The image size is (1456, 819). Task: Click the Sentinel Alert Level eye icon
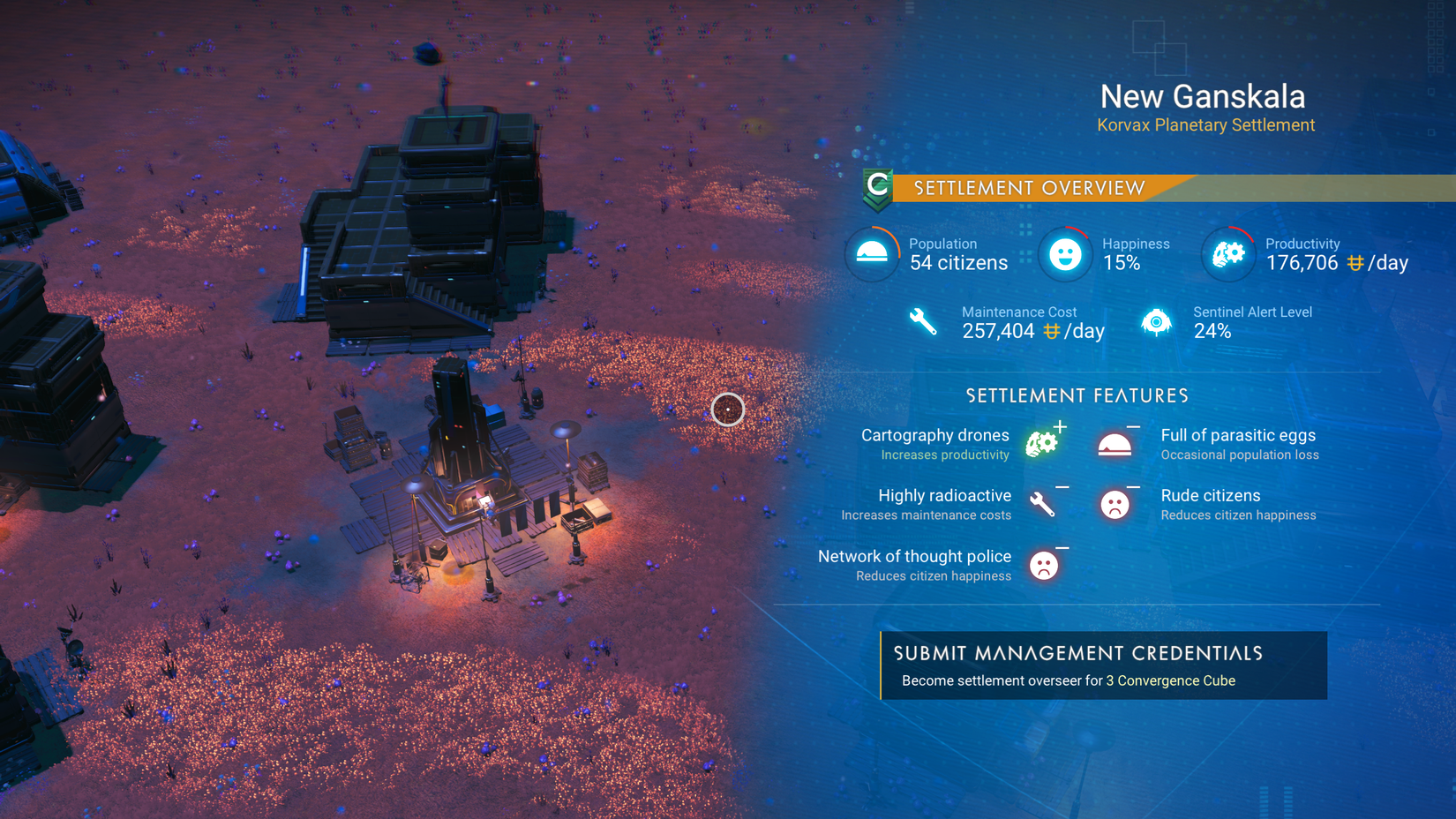click(x=1156, y=323)
